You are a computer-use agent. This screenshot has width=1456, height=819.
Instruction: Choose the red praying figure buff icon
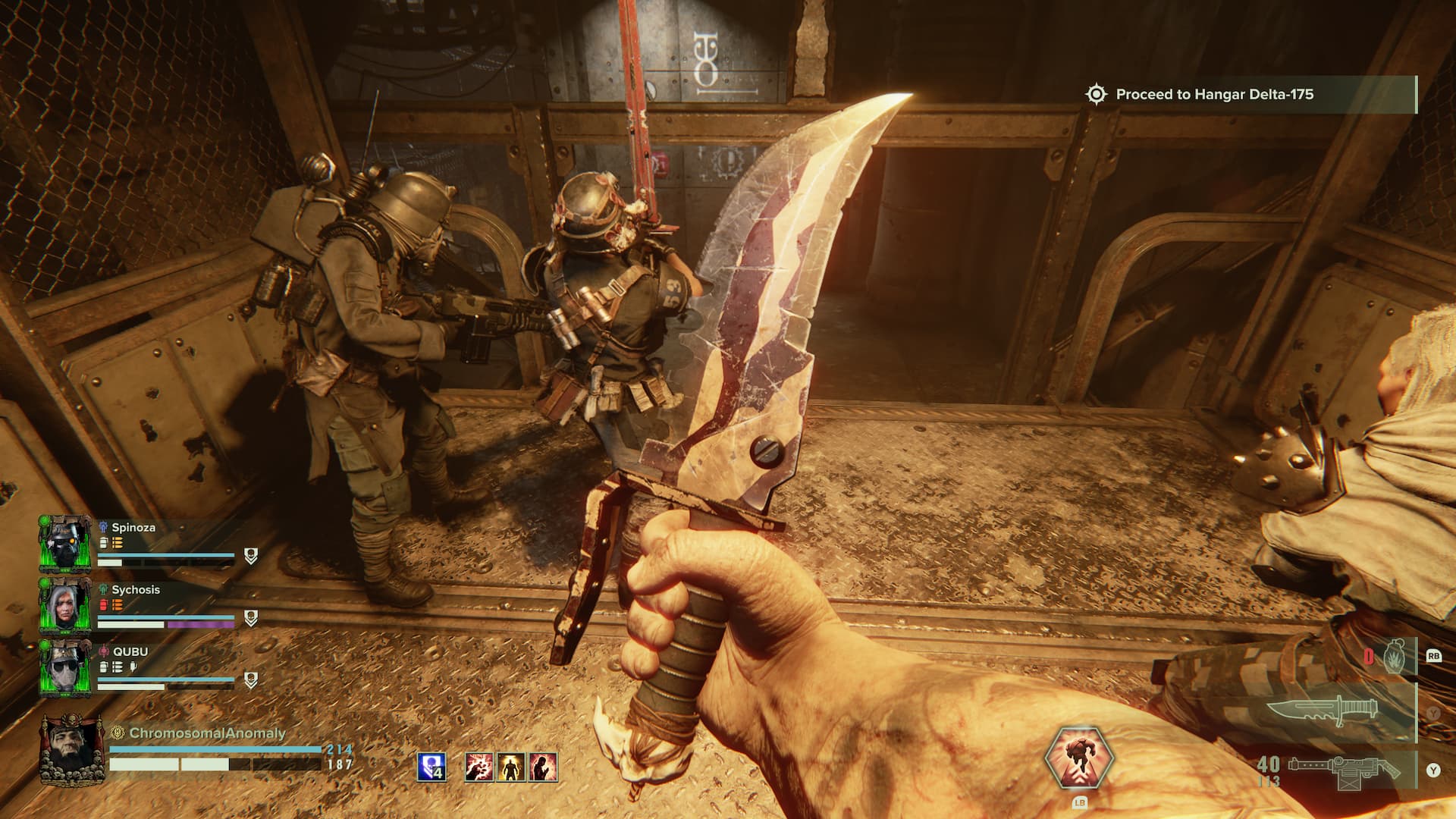point(543,767)
